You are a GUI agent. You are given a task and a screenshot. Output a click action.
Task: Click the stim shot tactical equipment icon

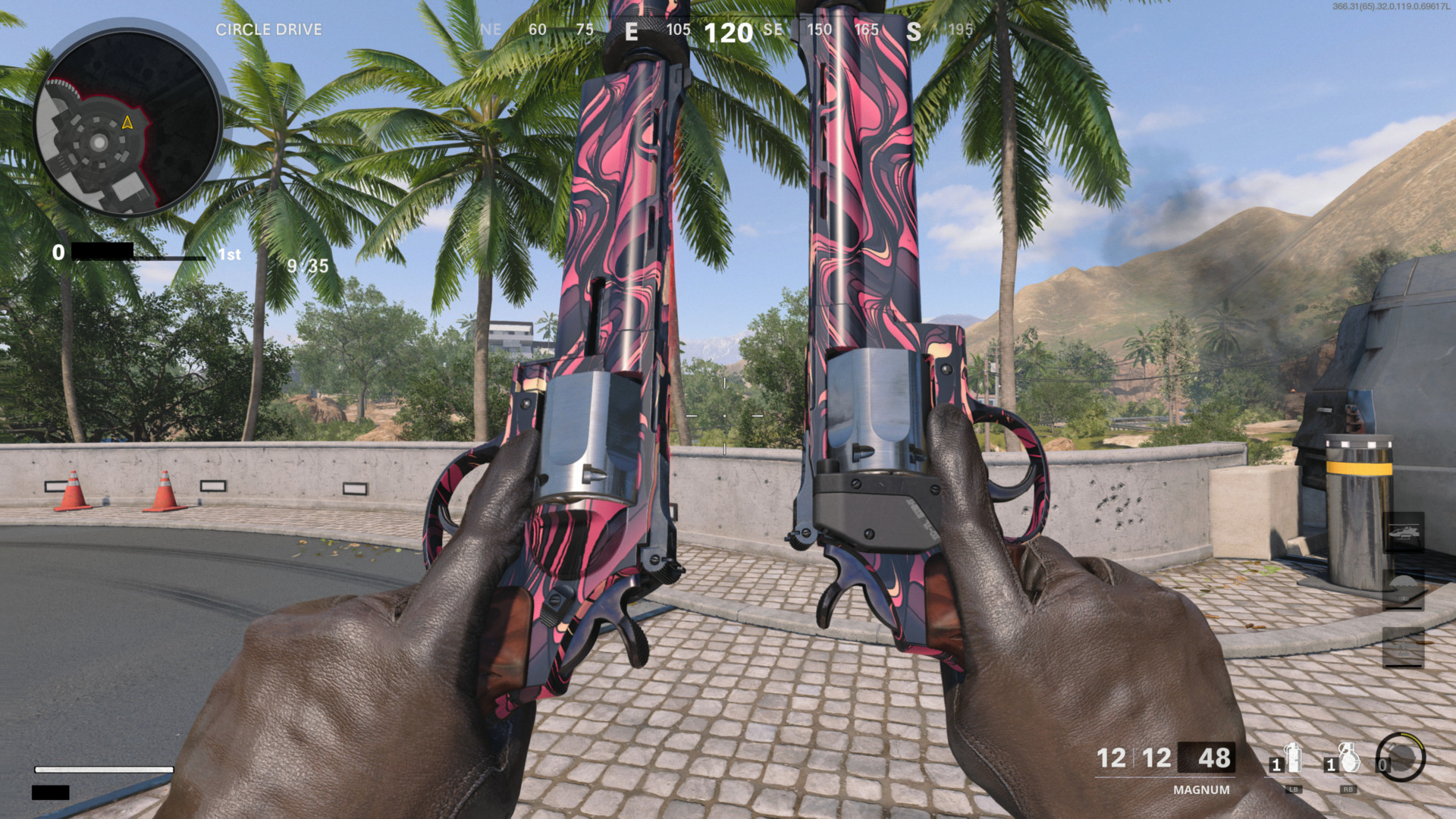[x=1294, y=757]
